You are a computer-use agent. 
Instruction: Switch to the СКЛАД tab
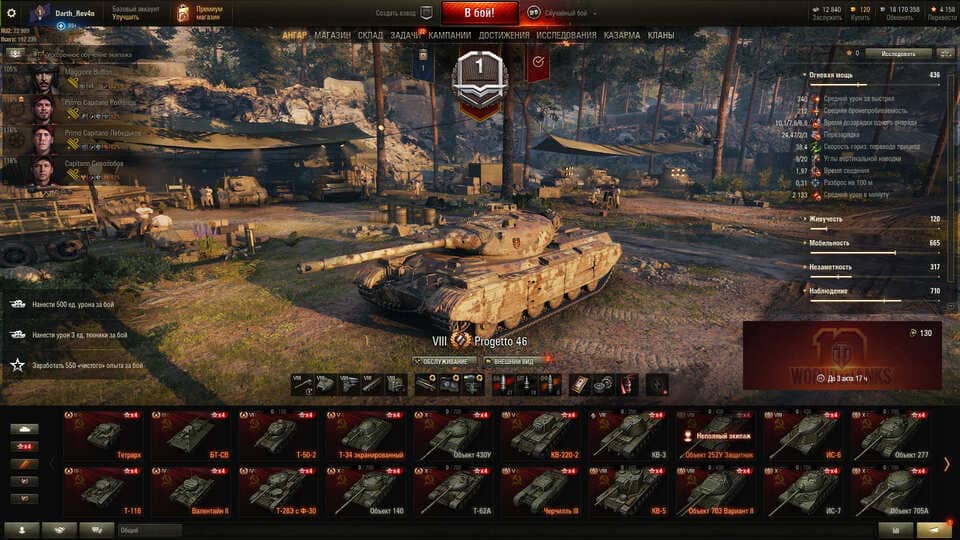370,35
